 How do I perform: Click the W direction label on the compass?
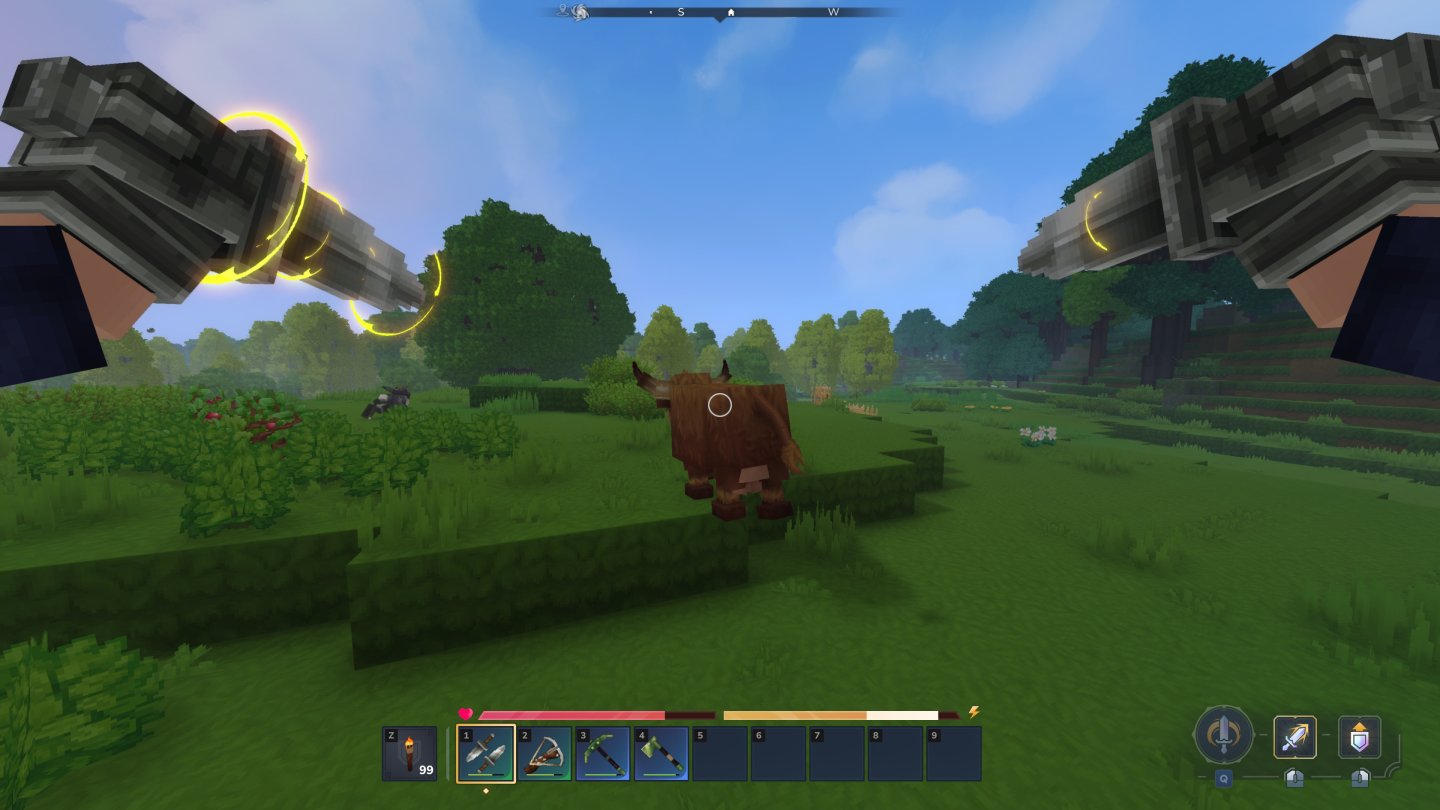[x=835, y=11]
